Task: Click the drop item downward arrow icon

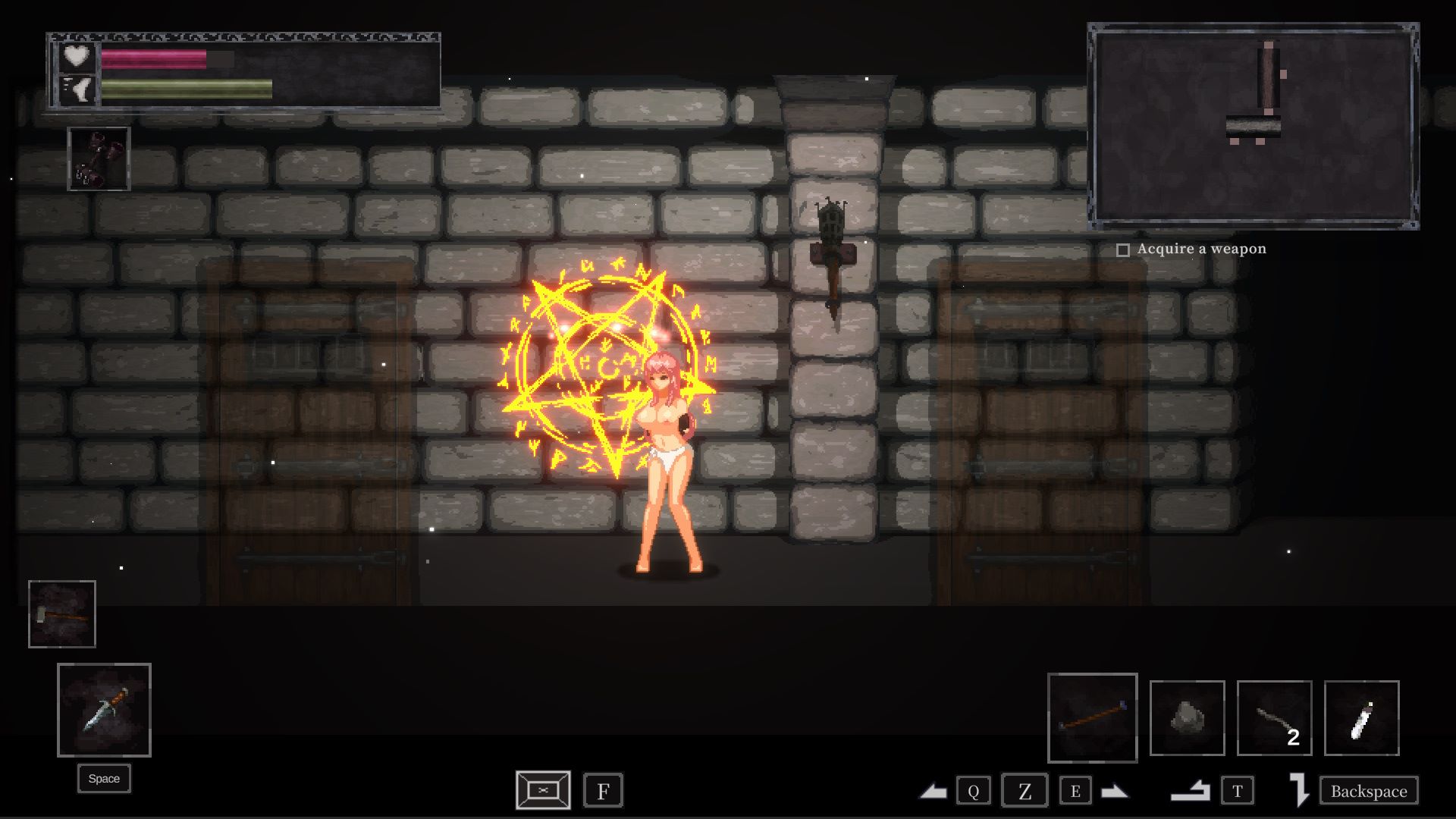Action: point(1299,790)
